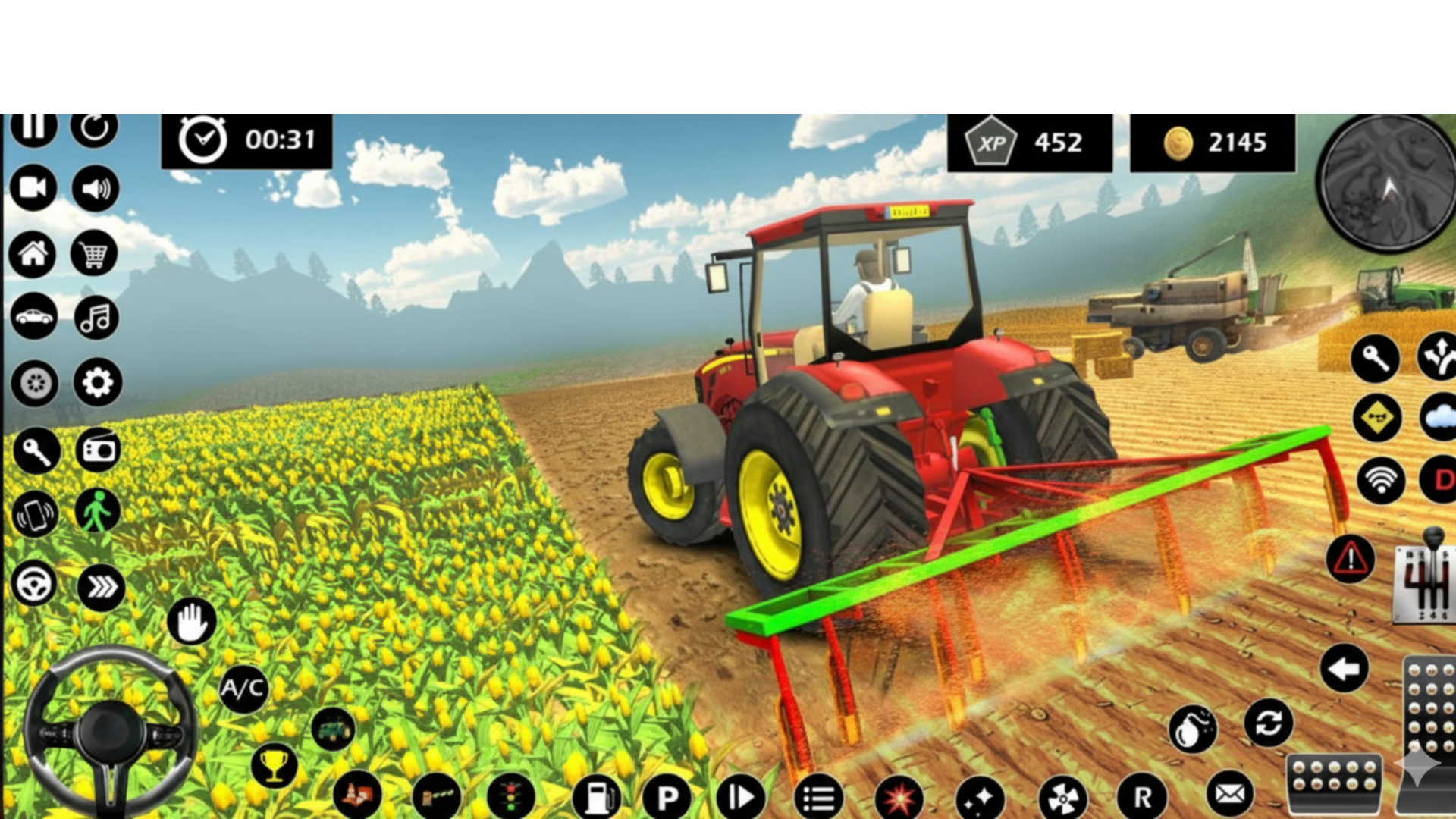
Task: Open the in-game shopping cart store
Action: 95,253
